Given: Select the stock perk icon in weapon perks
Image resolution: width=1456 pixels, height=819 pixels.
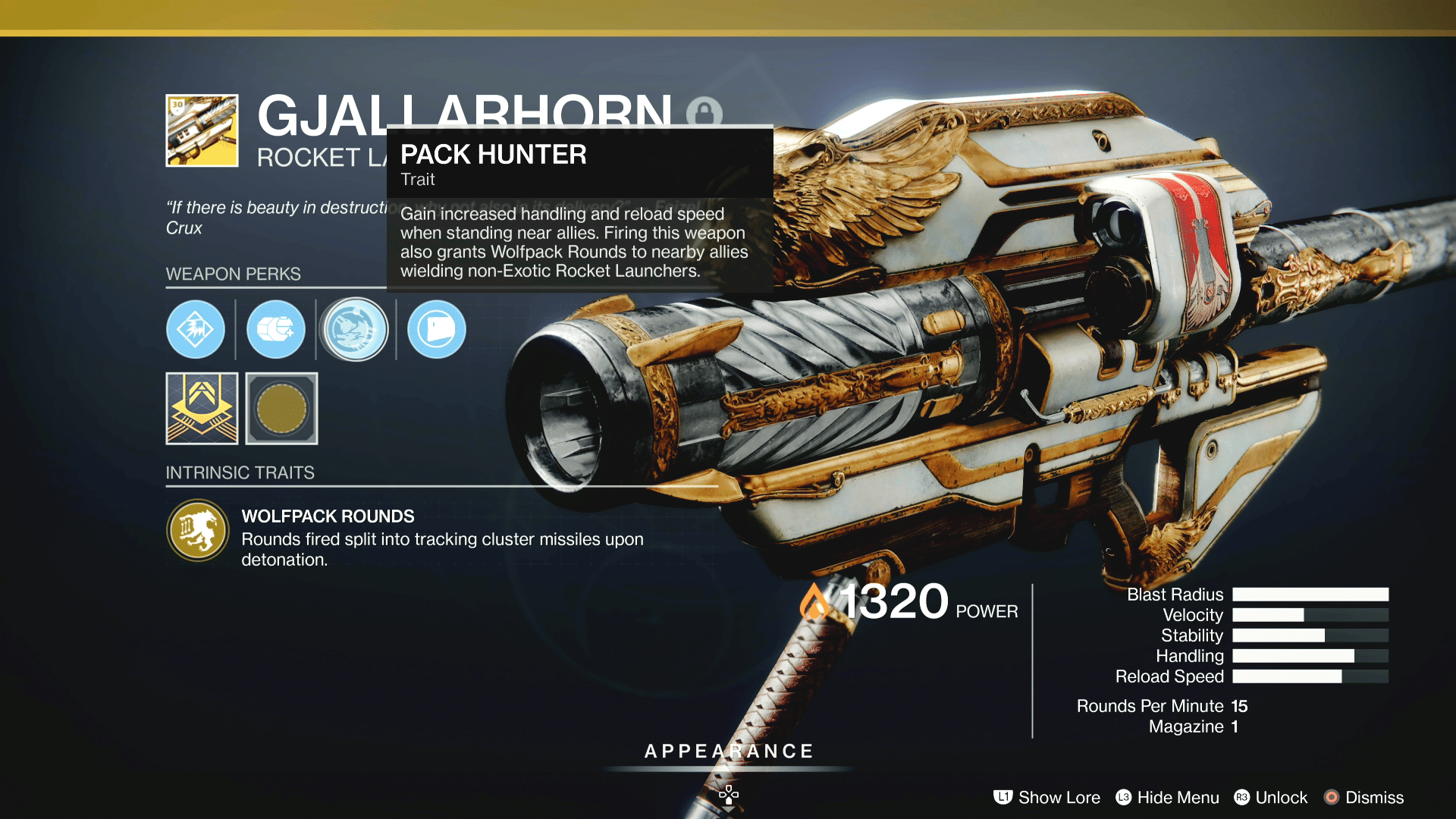Looking at the screenshot, I should [435, 330].
